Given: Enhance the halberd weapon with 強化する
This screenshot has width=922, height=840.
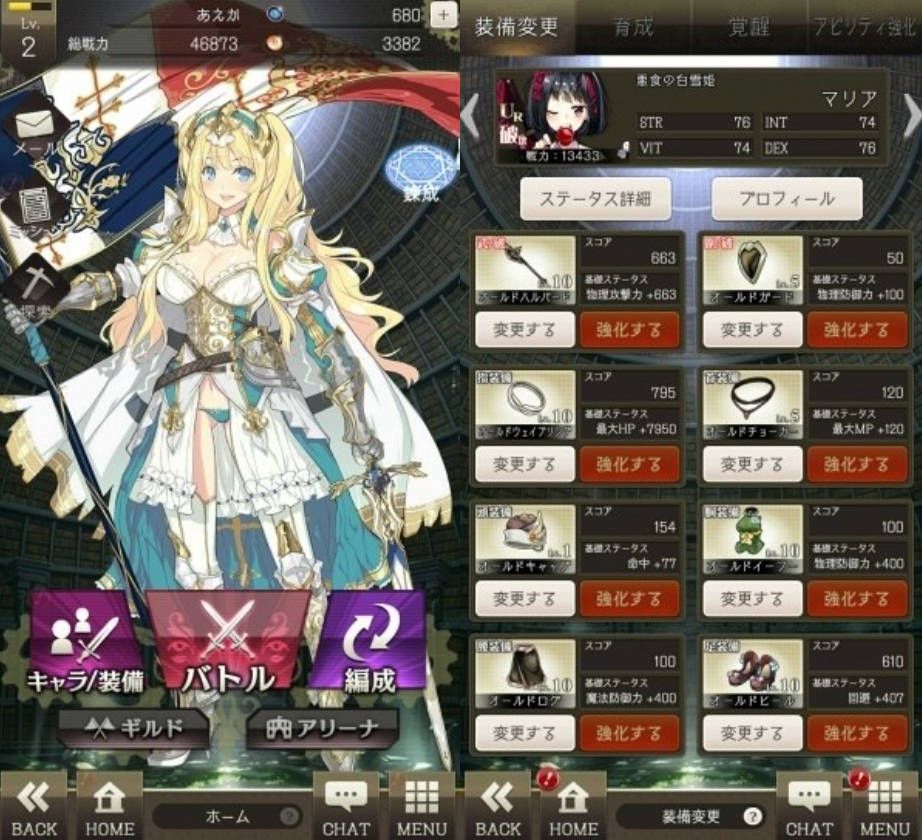Looking at the screenshot, I should point(629,330).
